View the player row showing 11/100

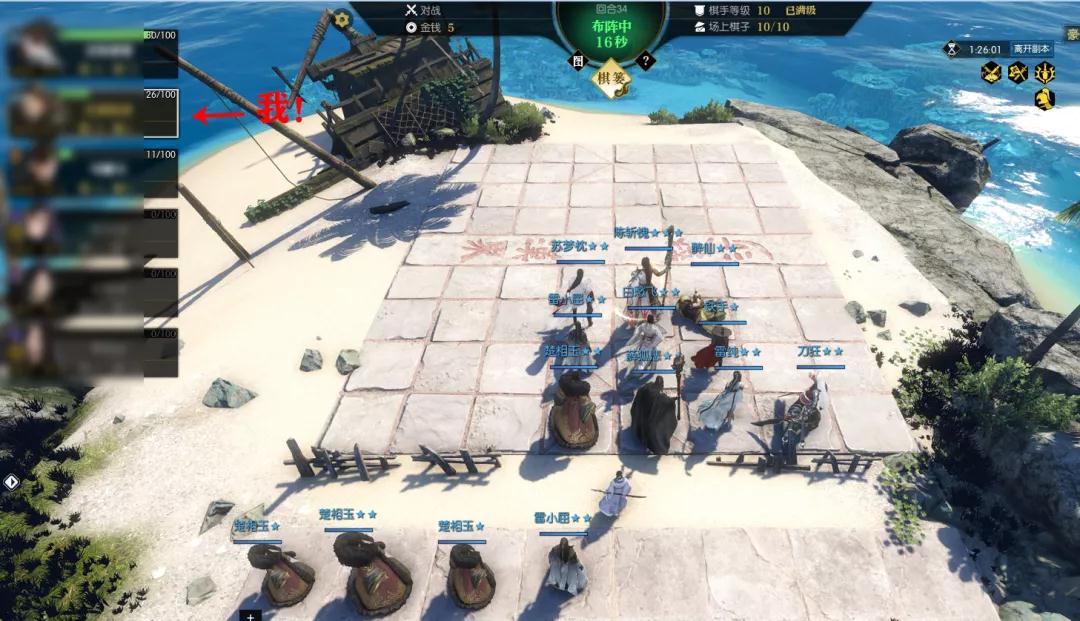92,171
